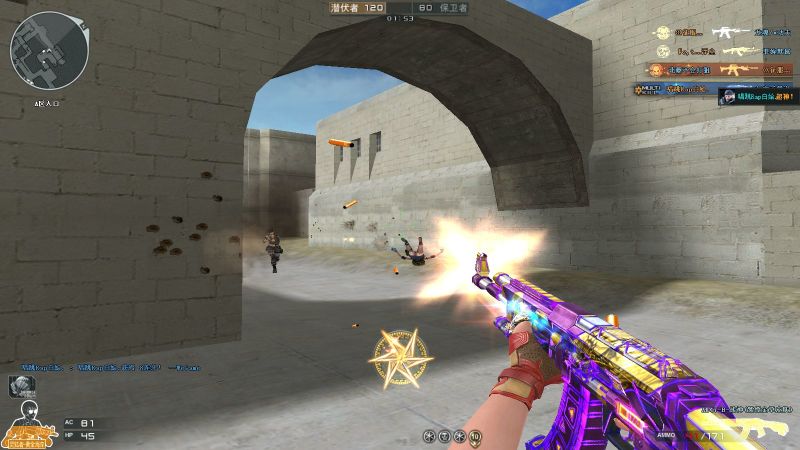
Task: Select the soldier portrait announcement popup
Action: (x=758, y=96)
